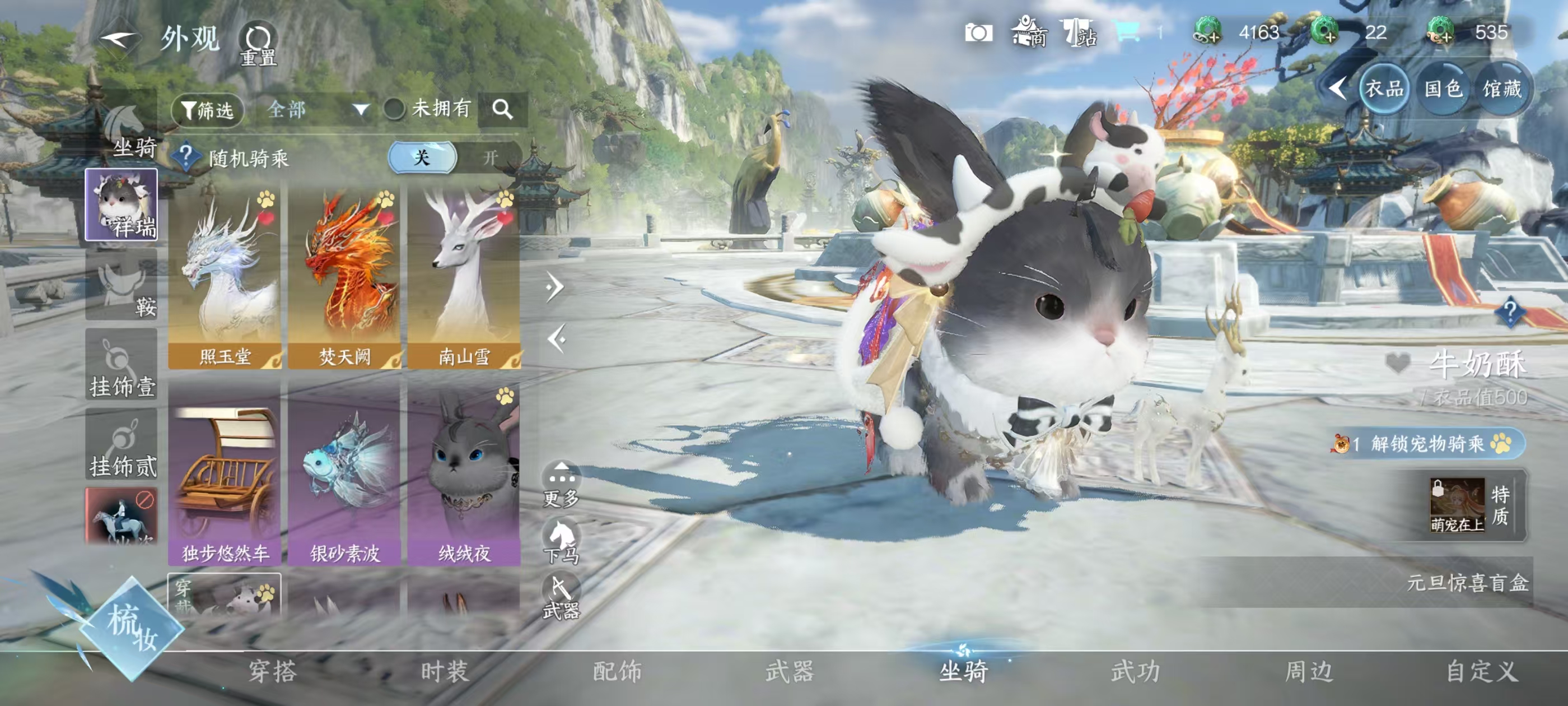Expand the 全部 category dropdown

click(318, 110)
